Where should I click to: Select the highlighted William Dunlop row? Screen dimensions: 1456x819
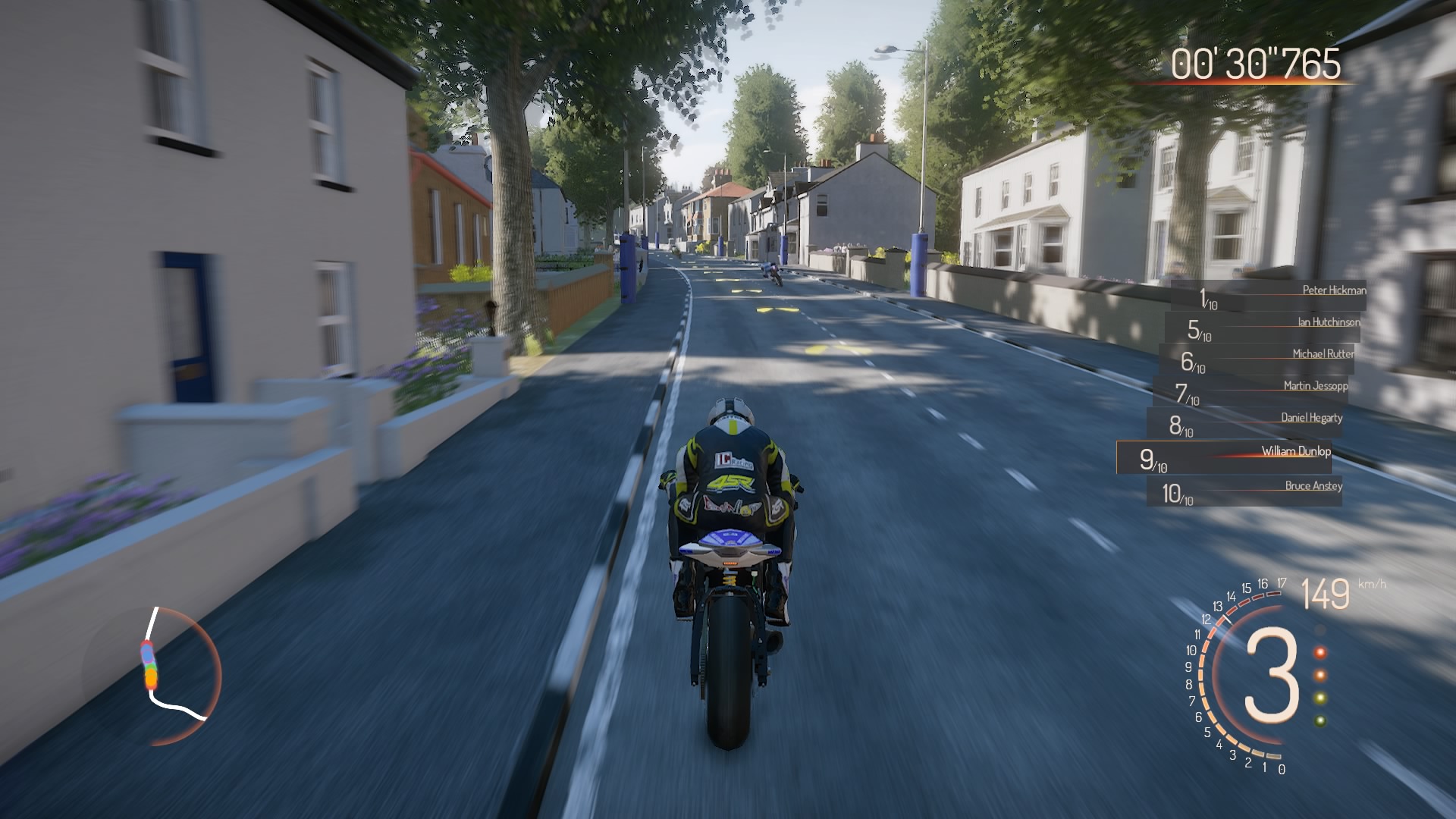point(1224,457)
